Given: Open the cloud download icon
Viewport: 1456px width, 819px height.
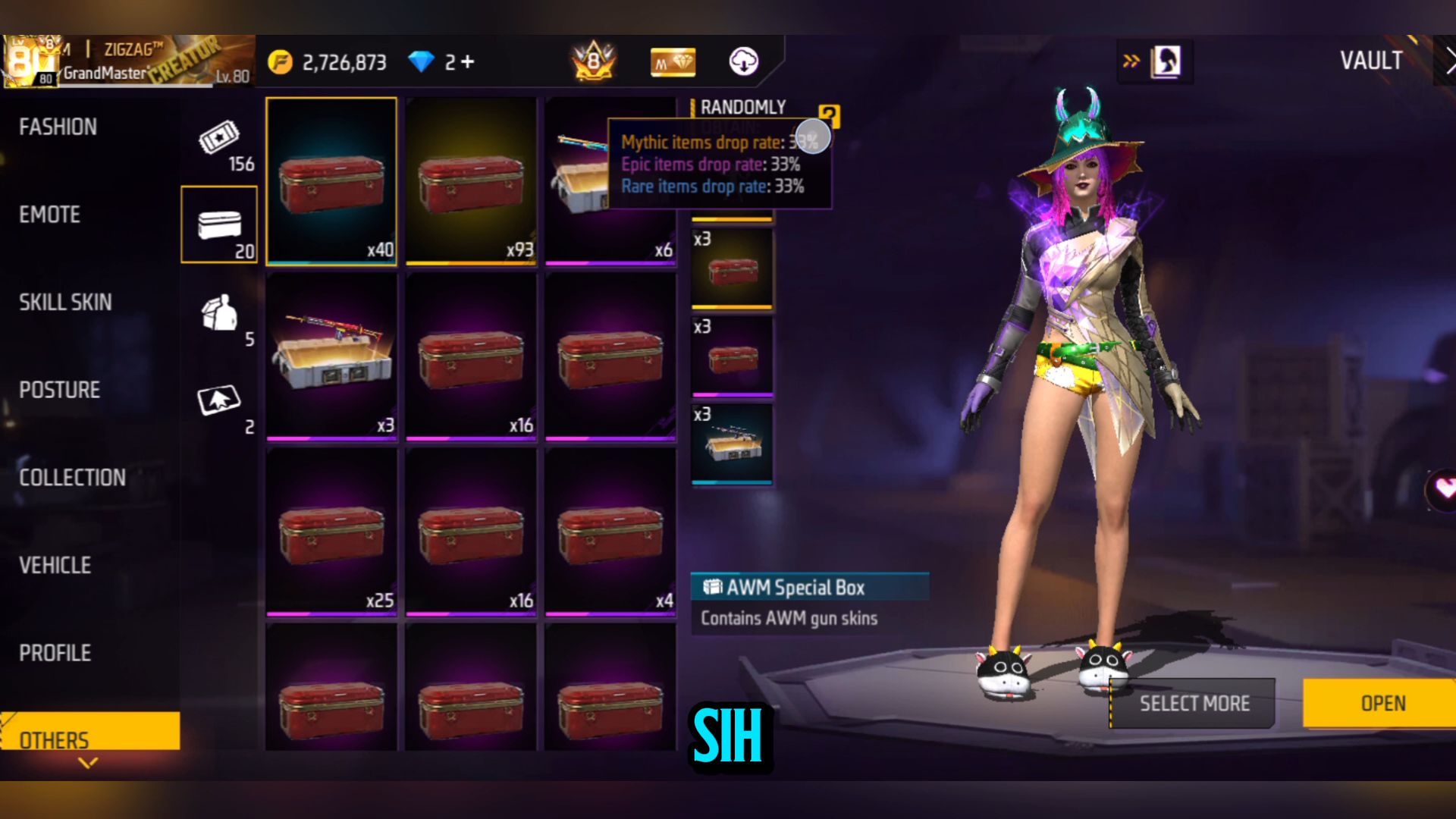Looking at the screenshot, I should [x=743, y=61].
